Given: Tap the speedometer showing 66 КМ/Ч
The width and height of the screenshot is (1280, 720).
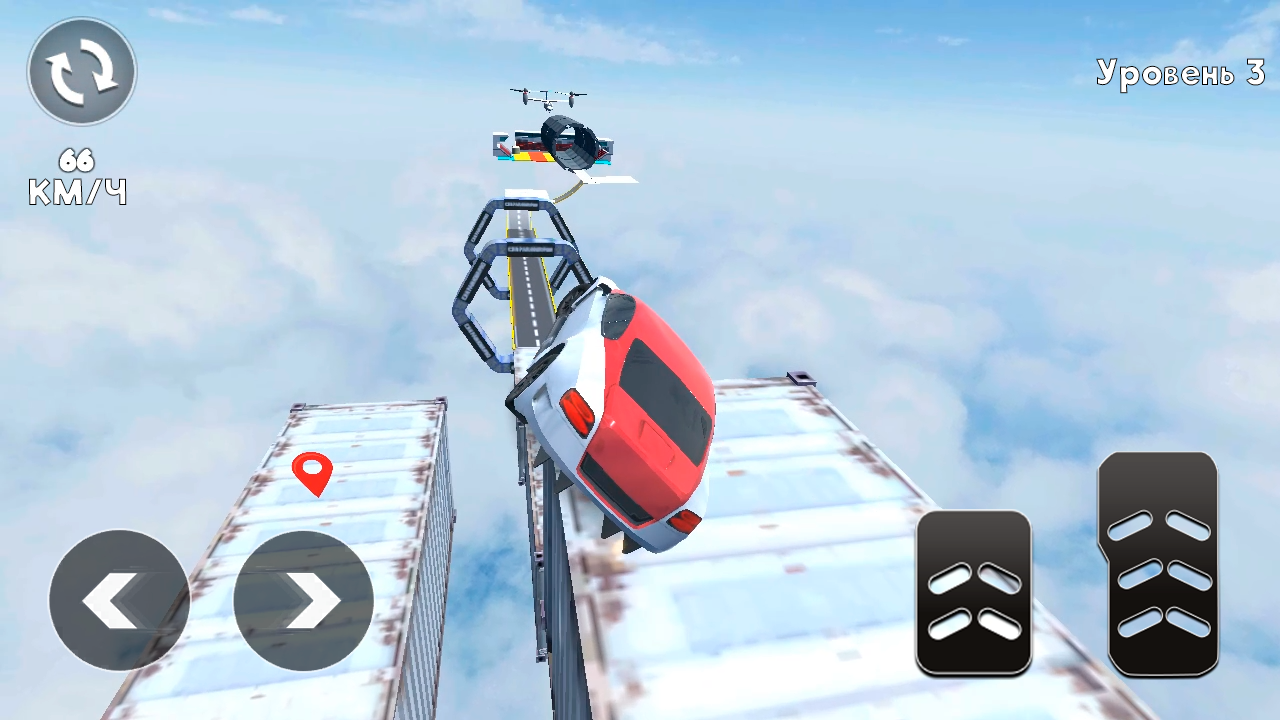Looking at the screenshot, I should click(77, 175).
